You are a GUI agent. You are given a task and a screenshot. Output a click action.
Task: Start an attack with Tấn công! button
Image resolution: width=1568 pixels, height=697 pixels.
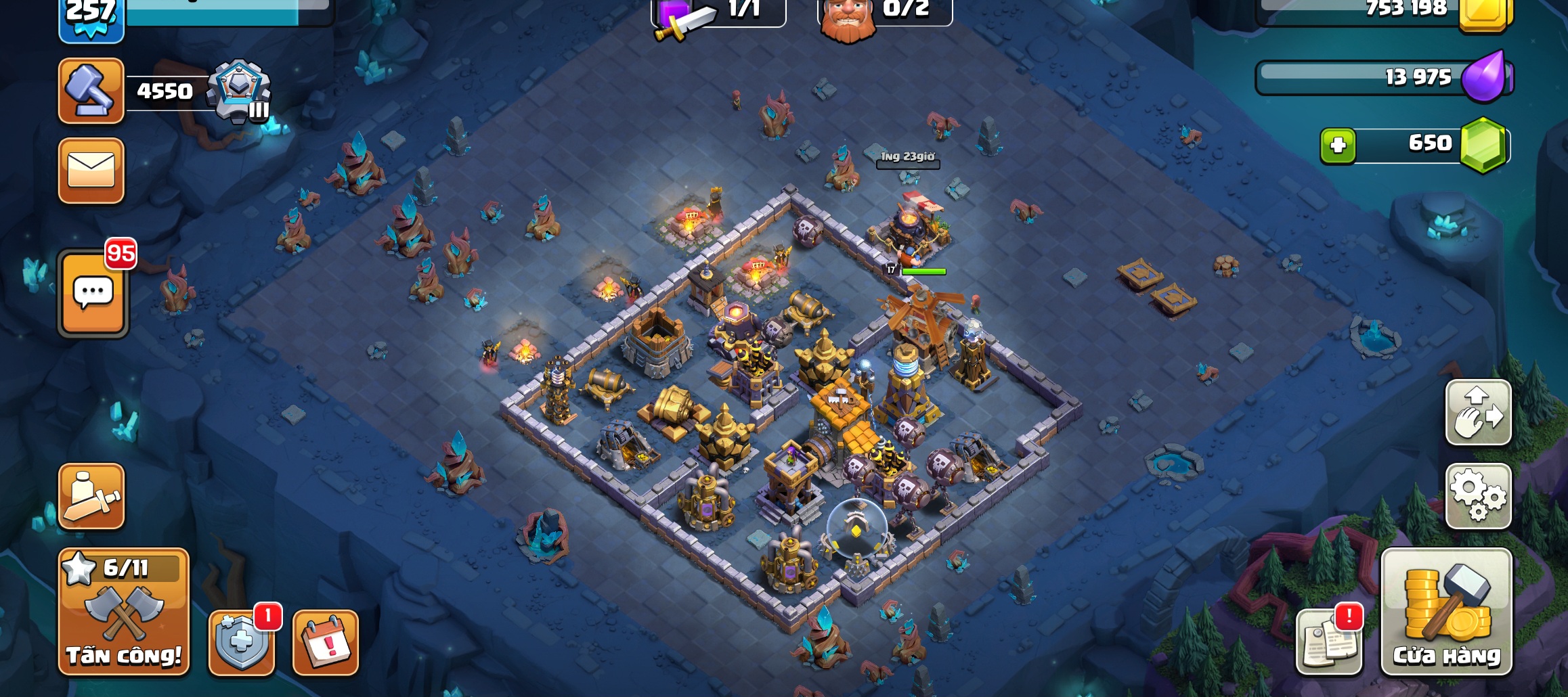123,612
